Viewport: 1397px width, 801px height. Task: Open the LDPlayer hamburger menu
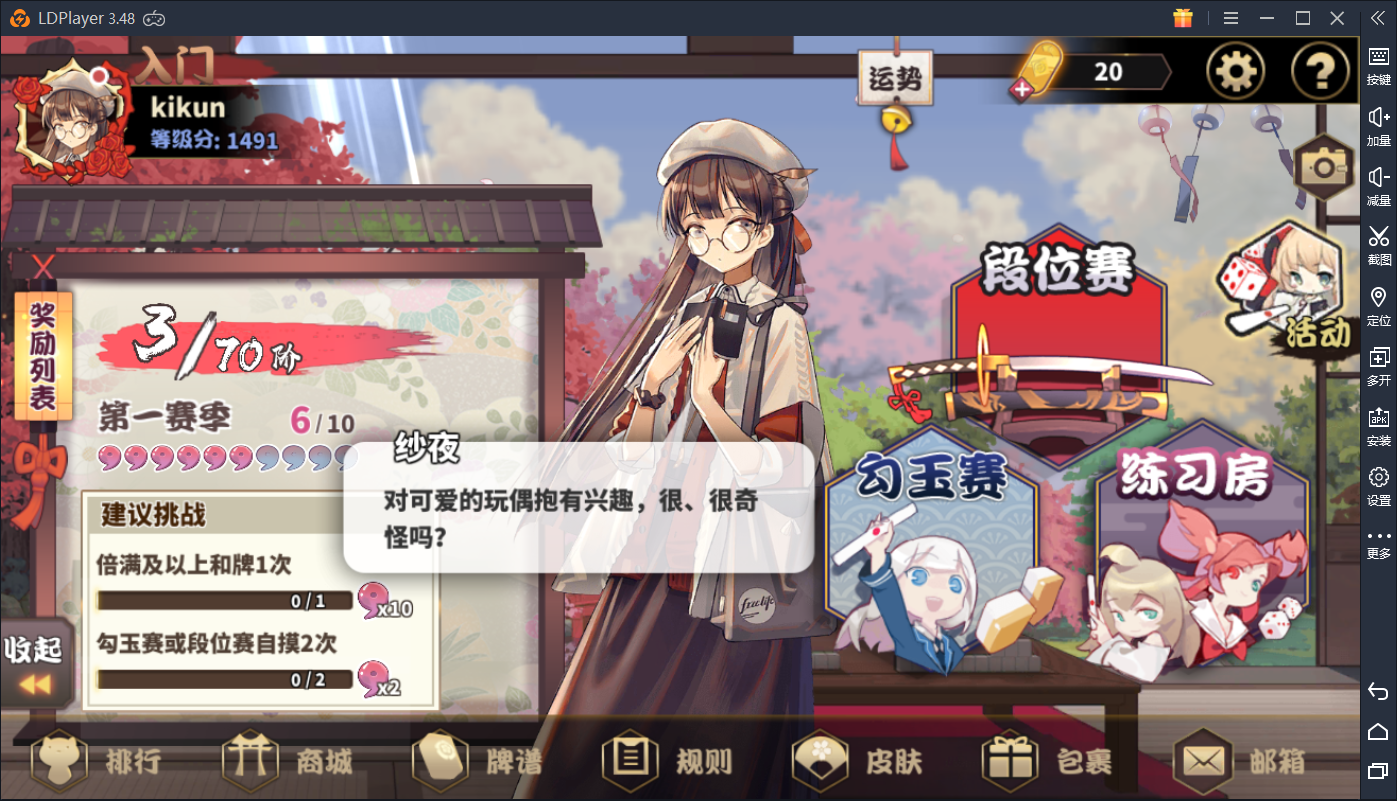[x=1230, y=17]
